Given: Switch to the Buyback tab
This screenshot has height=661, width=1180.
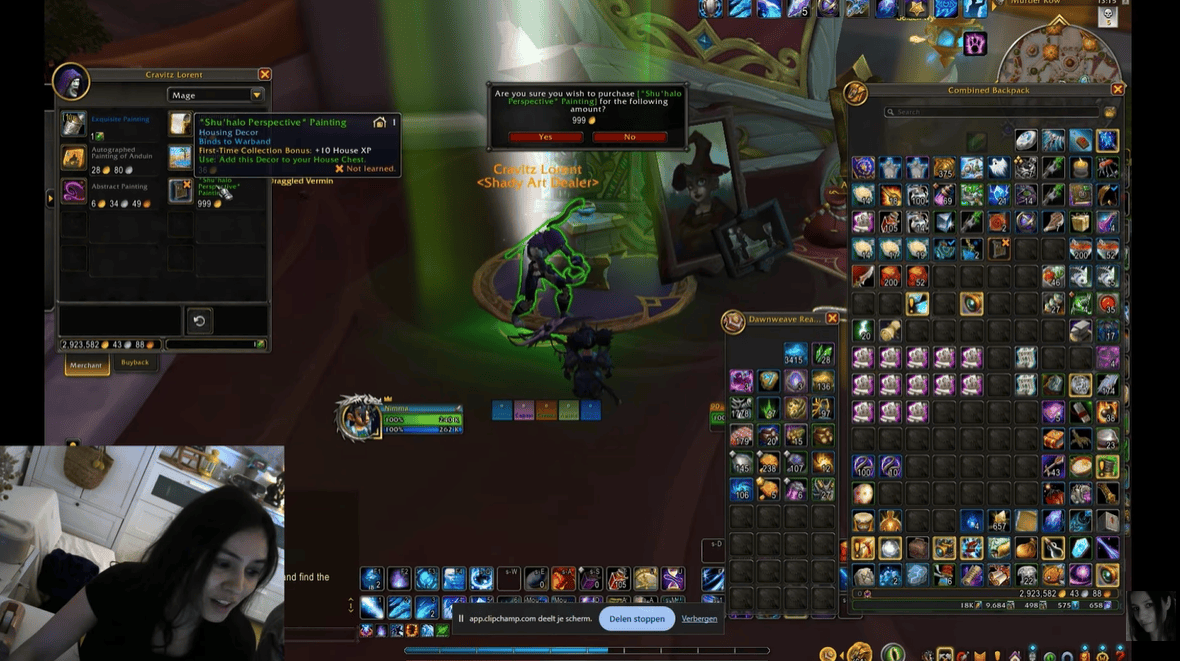Looking at the screenshot, I should tap(135, 363).
